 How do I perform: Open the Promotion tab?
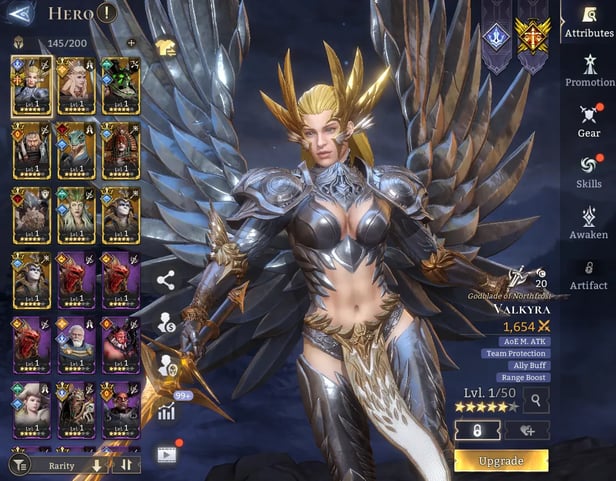[x=589, y=71]
